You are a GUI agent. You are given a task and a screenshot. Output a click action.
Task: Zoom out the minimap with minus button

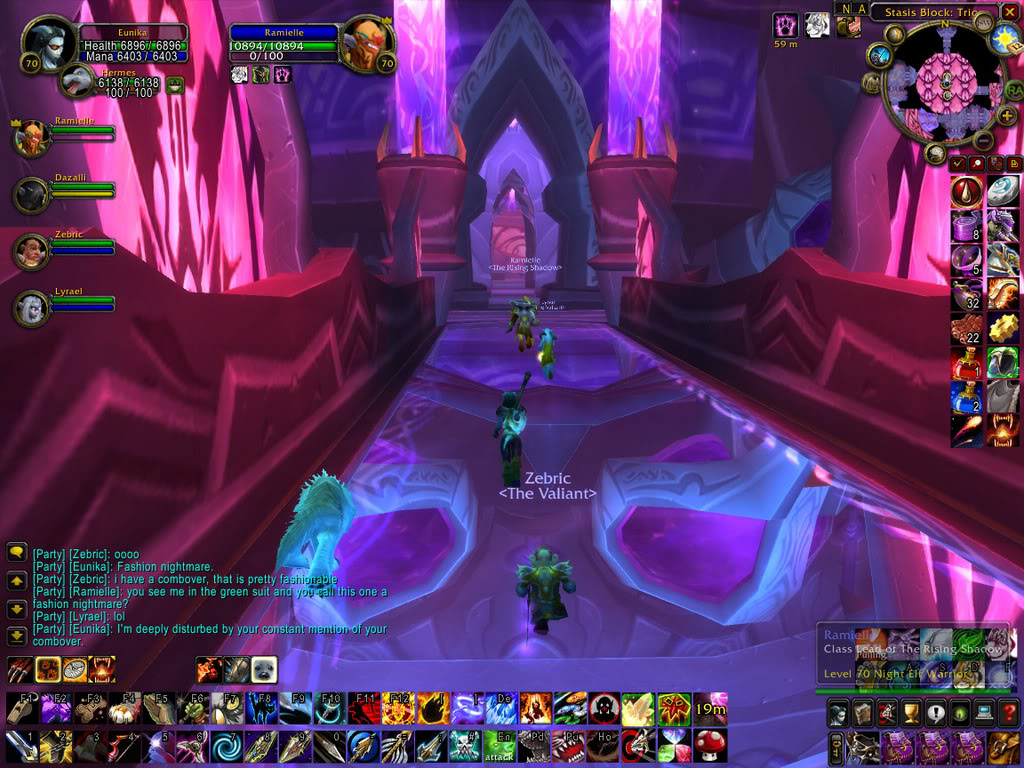tap(983, 142)
